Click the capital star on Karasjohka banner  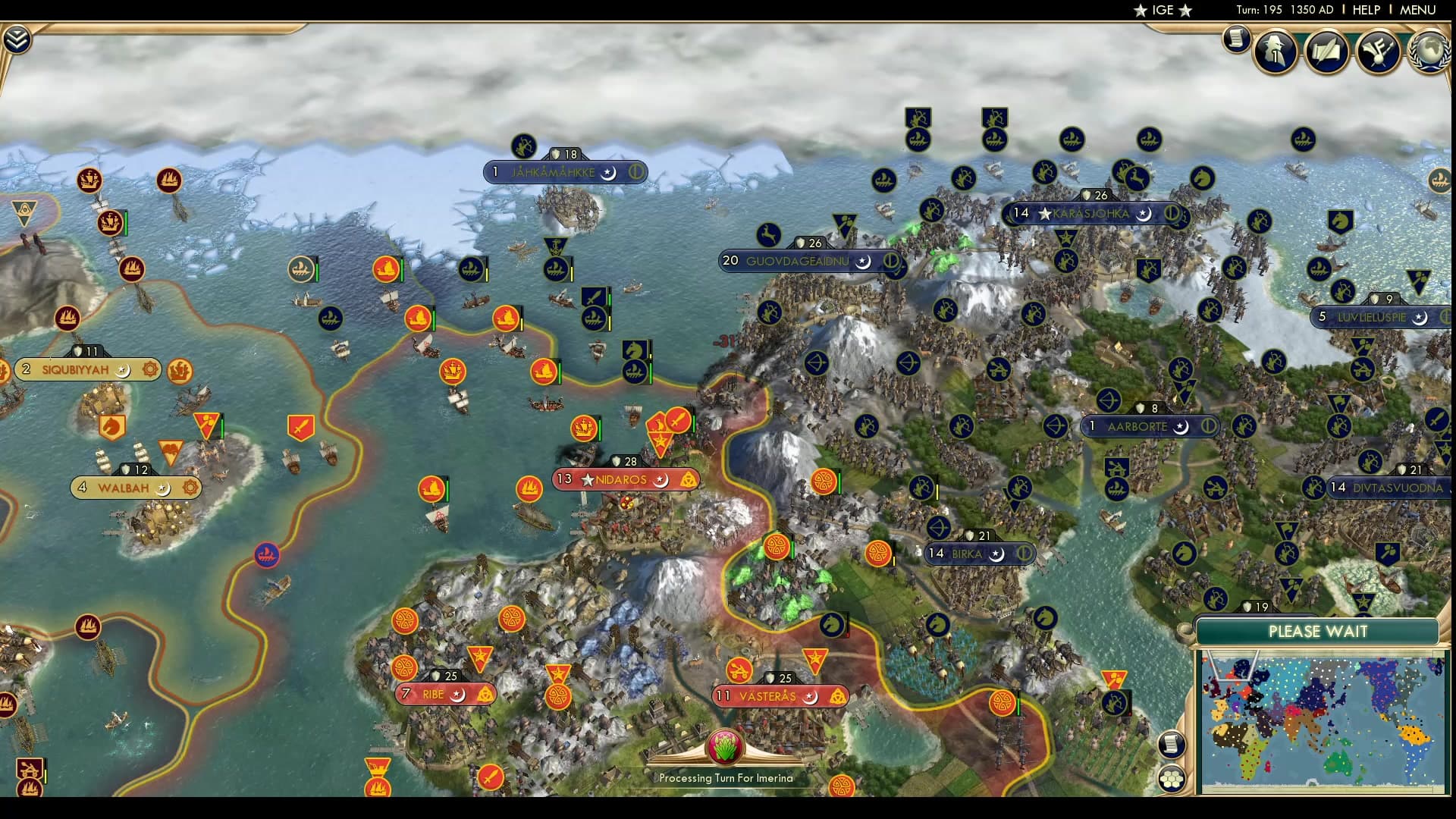pyautogui.click(x=1045, y=214)
